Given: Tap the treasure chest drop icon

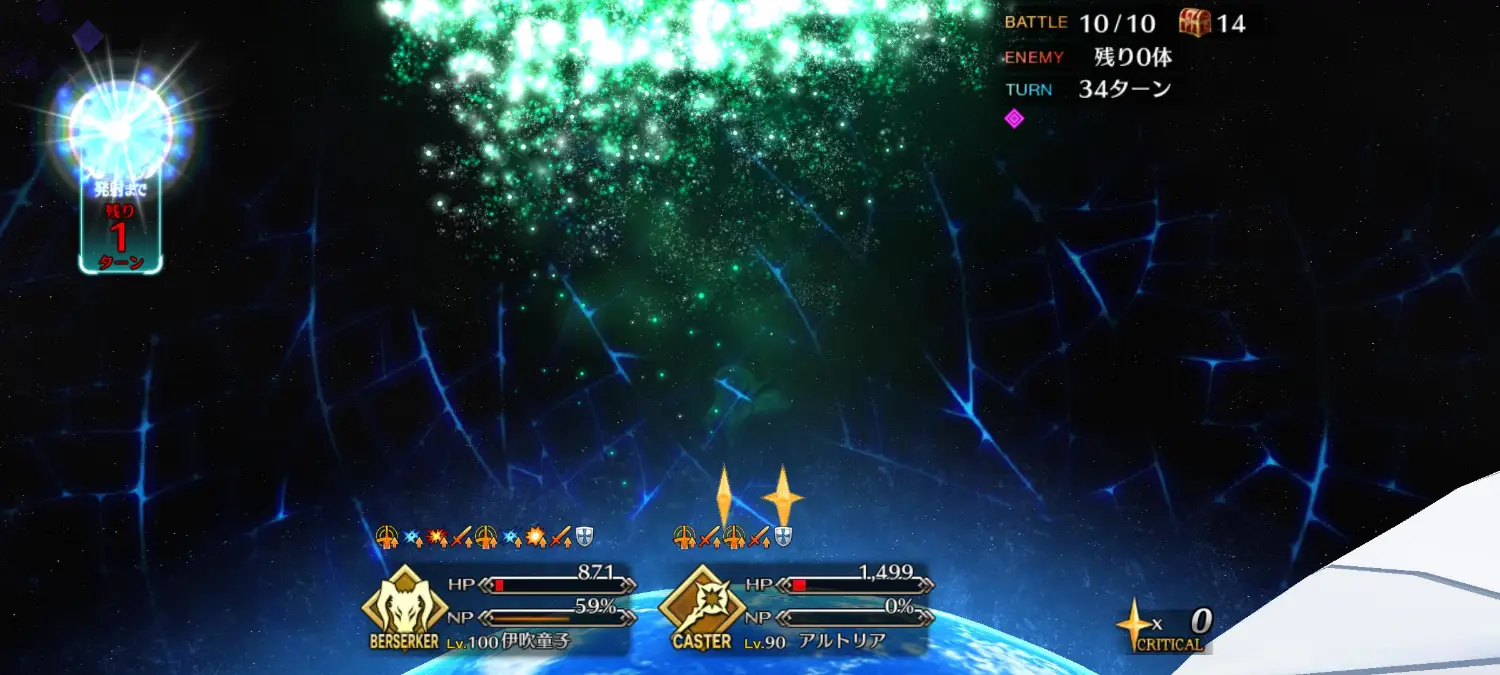Looking at the screenshot, I should click(x=1195, y=21).
